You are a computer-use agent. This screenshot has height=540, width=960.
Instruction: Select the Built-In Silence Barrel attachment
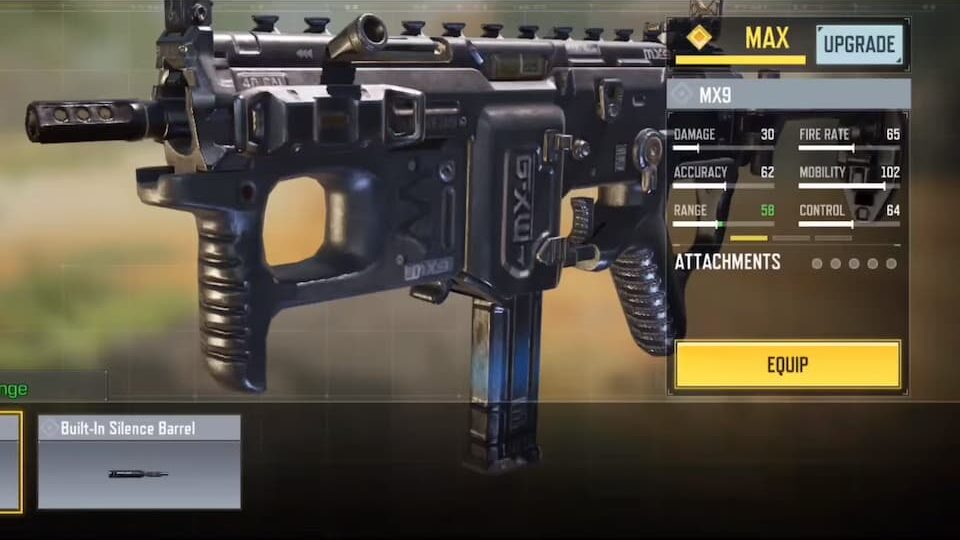[139, 462]
